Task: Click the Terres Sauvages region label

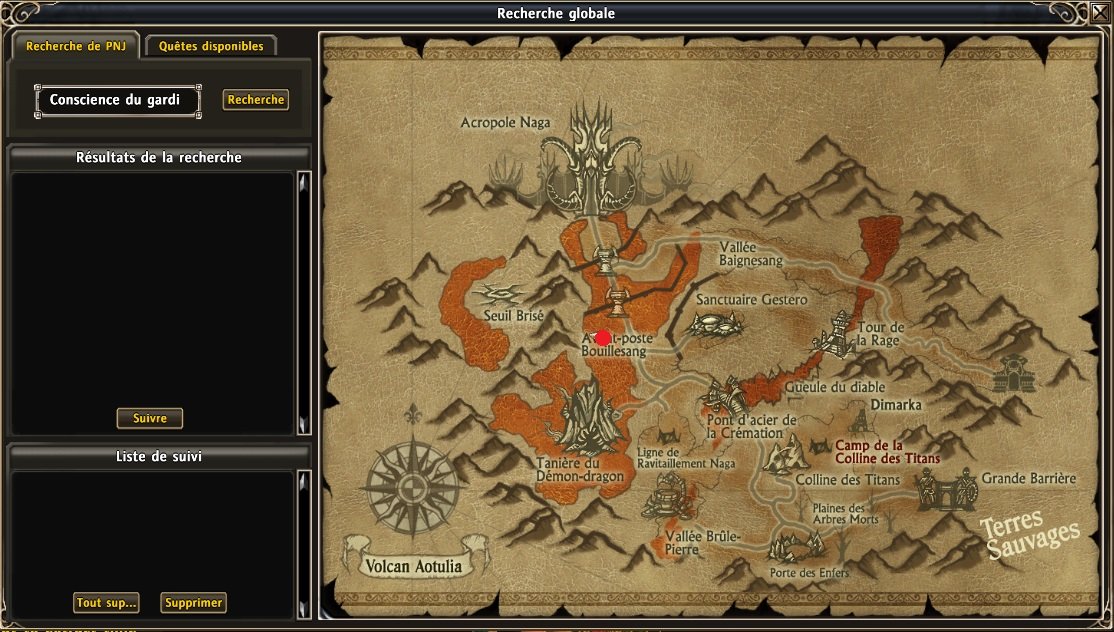Action: tap(1029, 535)
